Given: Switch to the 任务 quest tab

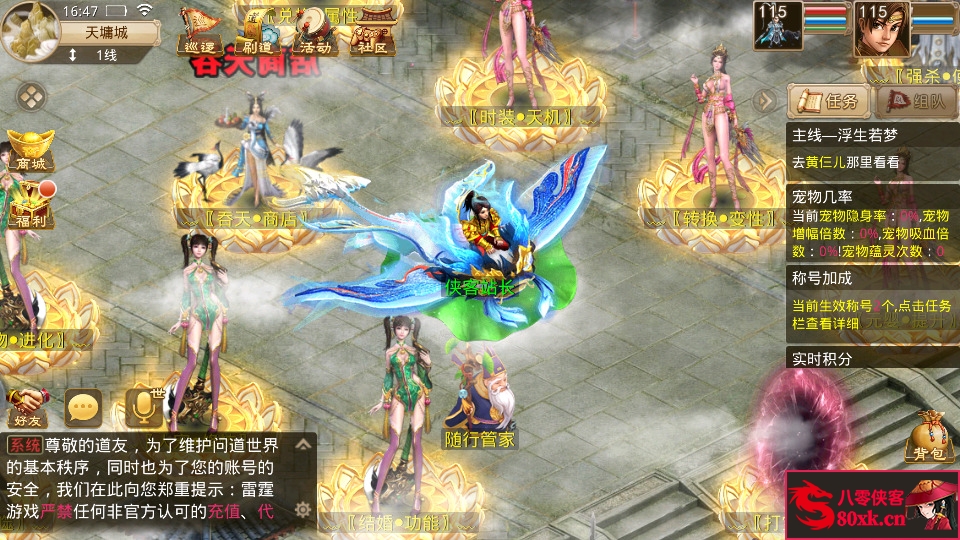Looking at the screenshot, I should click(829, 101).
